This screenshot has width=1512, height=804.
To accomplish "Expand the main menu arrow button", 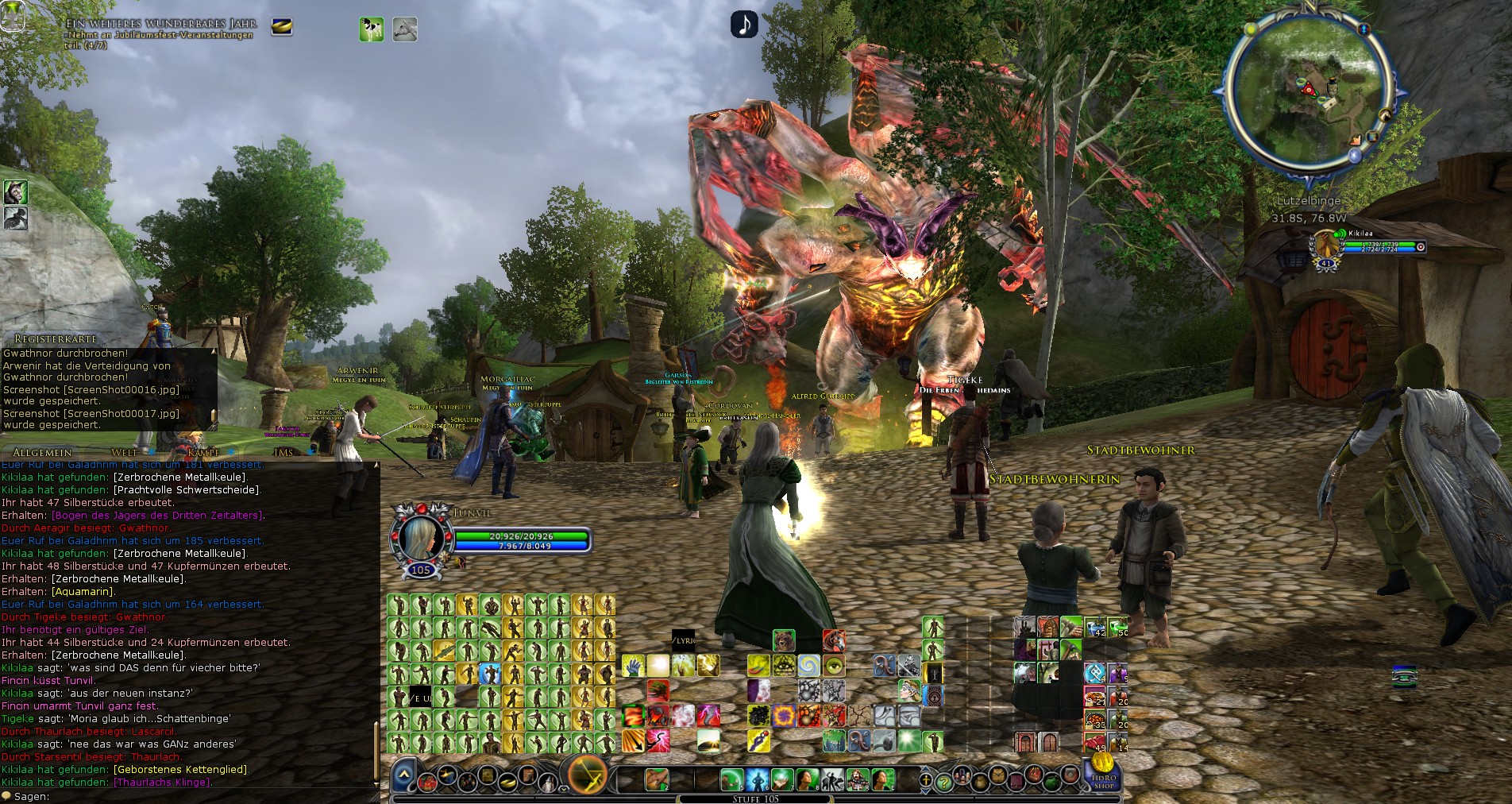I will point(403,775).
